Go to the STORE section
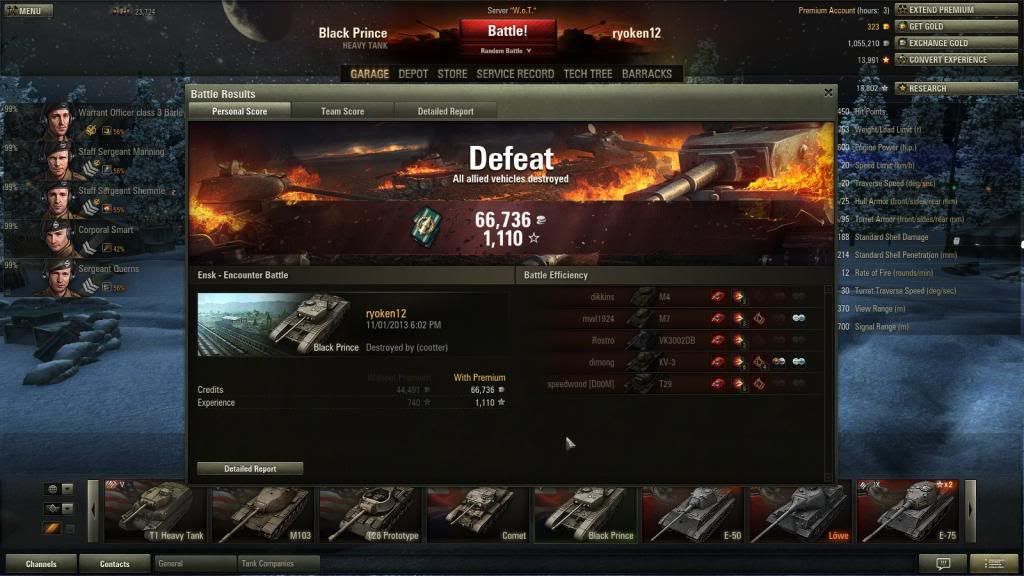This screenshot has height=576, width=1024. click(x=452, y=74)
